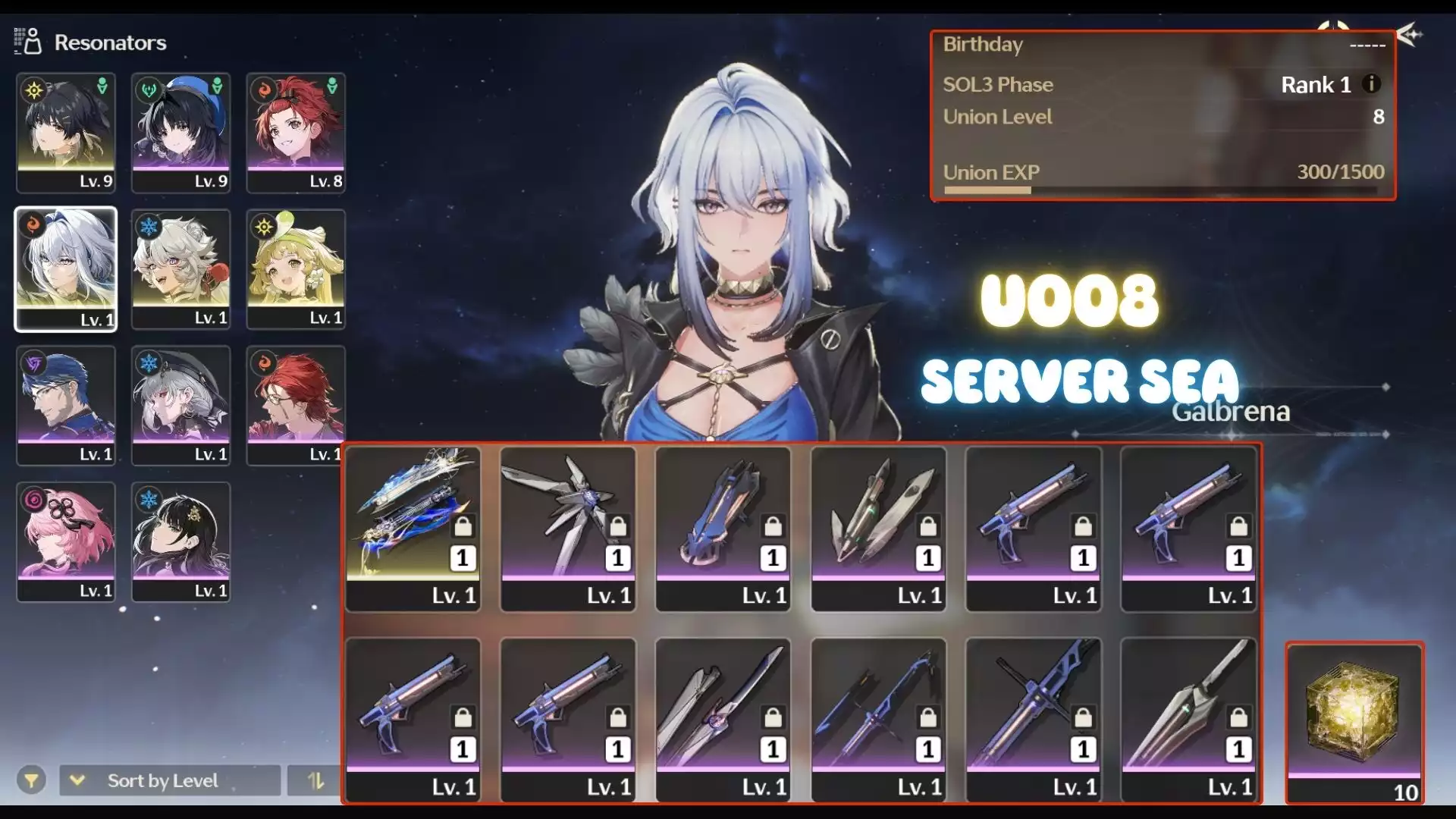Open the resonator filter funnel
Viewport: 1456px width, 819px height.
click(31, 780)
